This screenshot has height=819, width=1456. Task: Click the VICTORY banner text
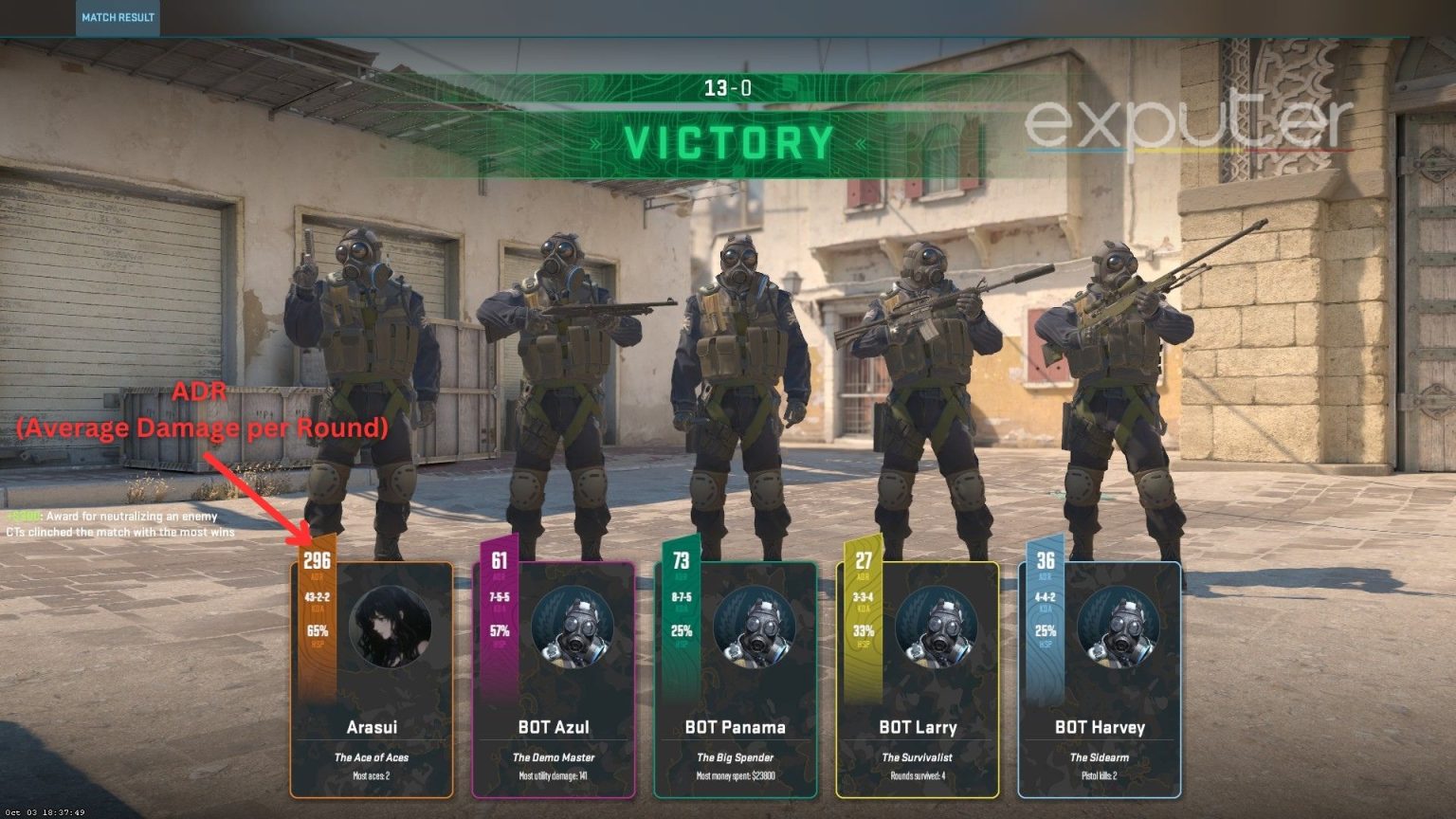pyautogui.click(x=728, y=144)
